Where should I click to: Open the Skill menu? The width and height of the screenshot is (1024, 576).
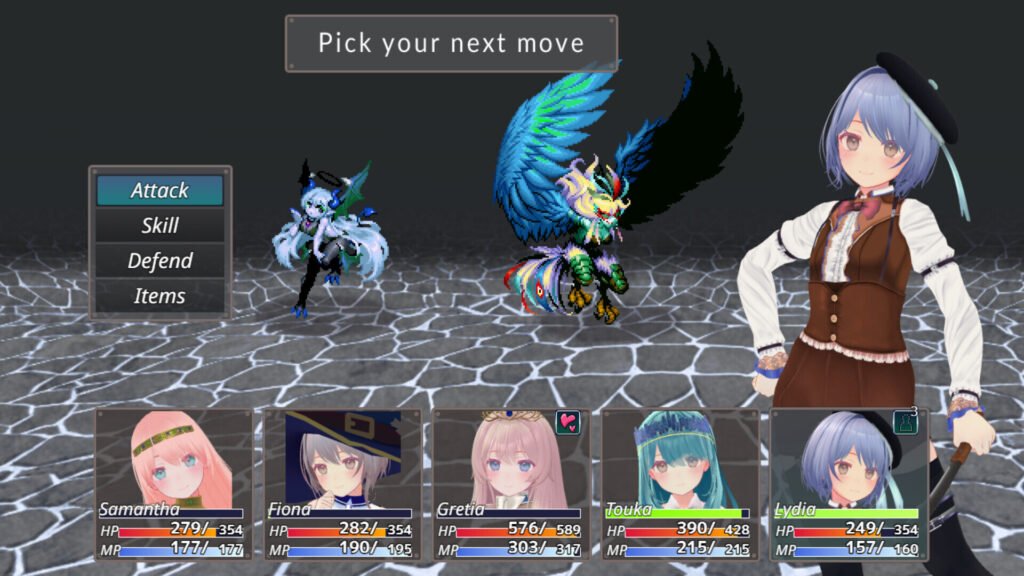click(x=160, y=225)
